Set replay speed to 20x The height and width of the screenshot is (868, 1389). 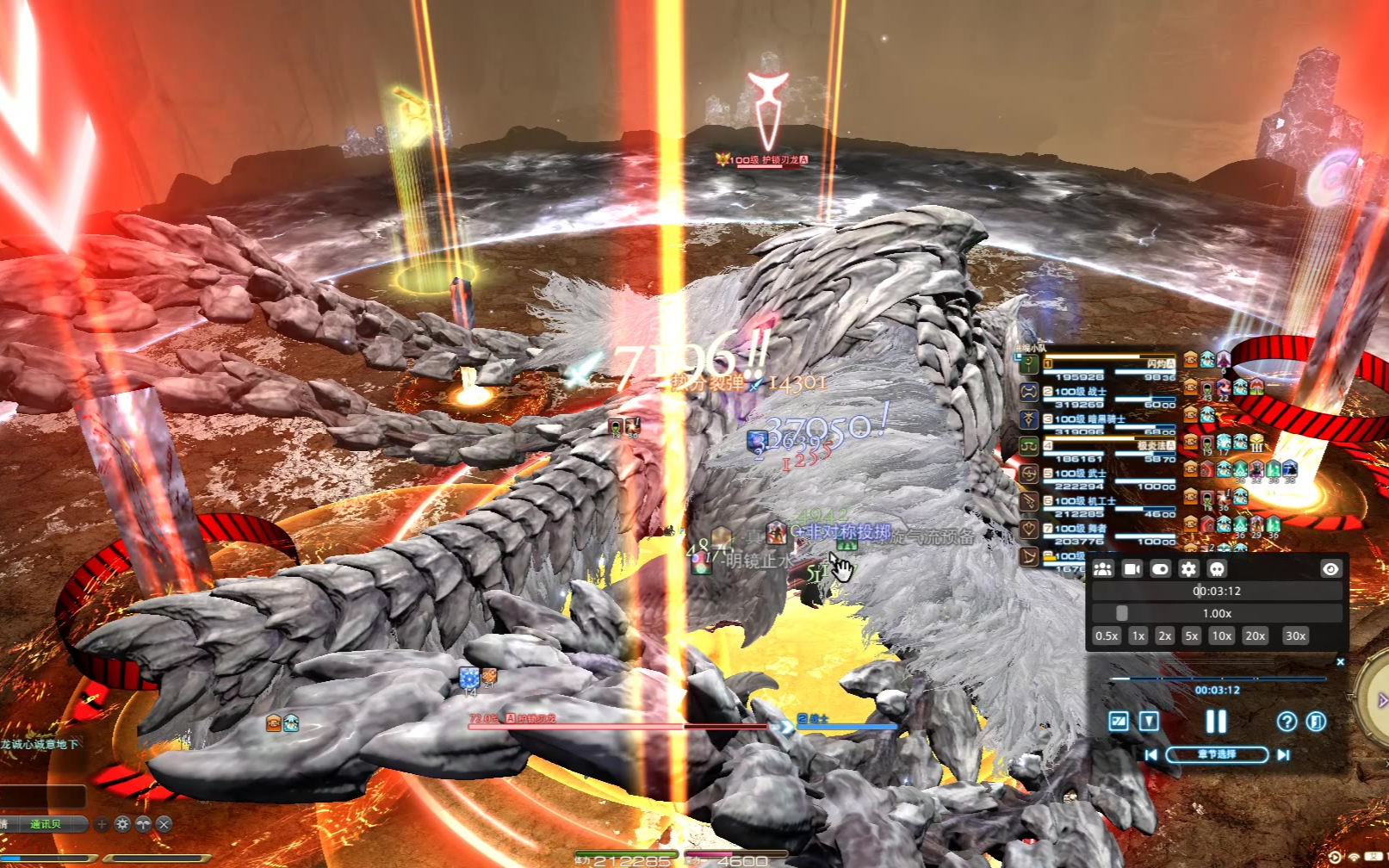tap(1255, 636)
